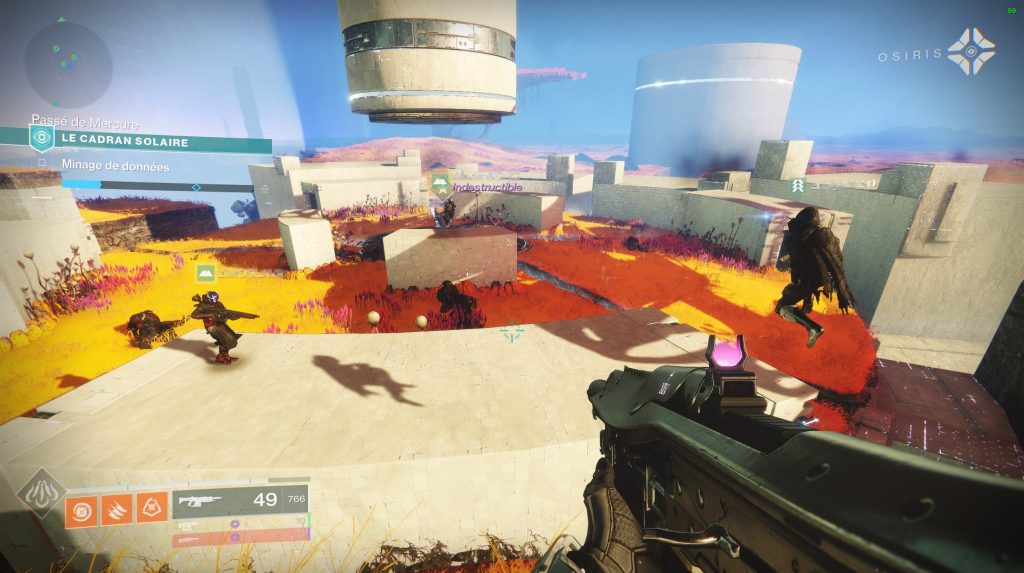Activate the grenade ability icon
The width and height of the screenshot is (1024, 573).
click(x=81, y=510)
